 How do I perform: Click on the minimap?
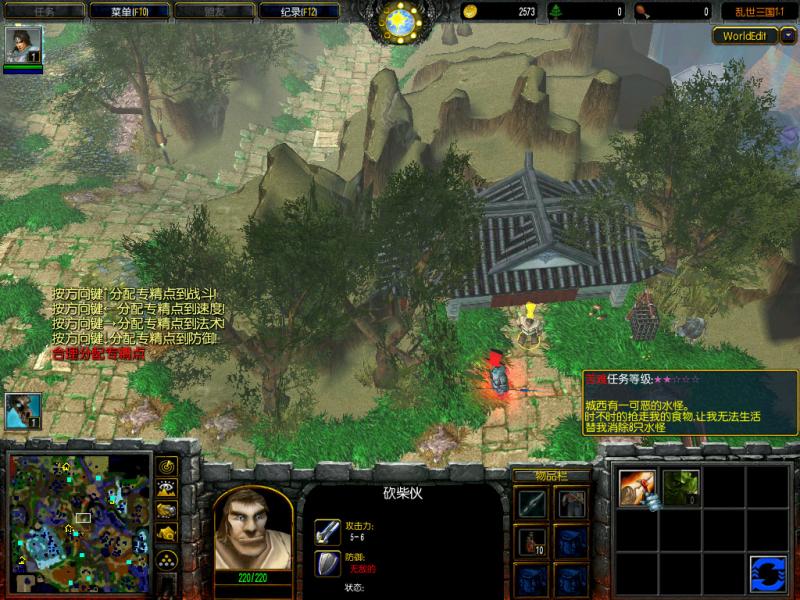(x=80, y=520)
